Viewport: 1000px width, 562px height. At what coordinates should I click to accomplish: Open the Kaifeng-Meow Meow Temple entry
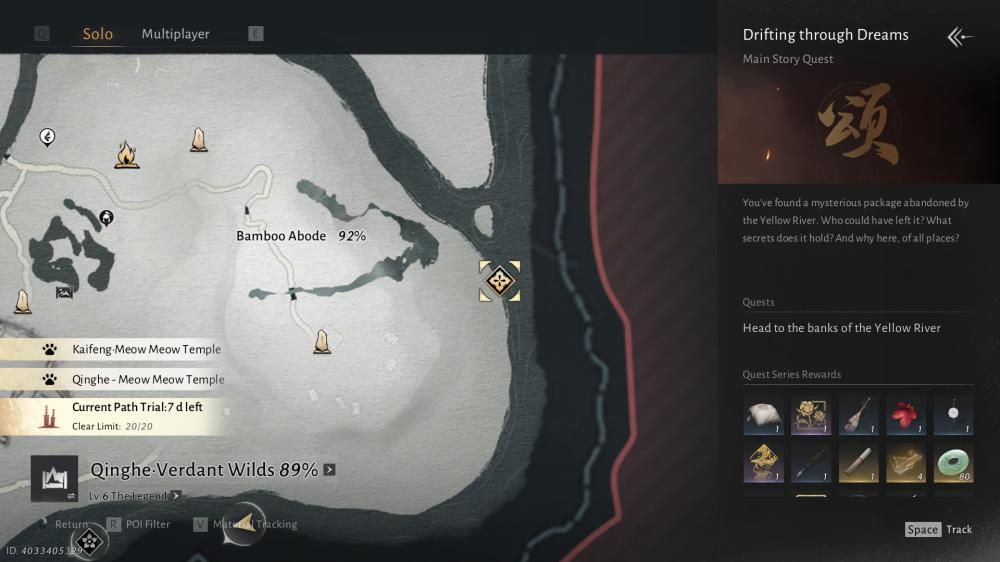pyautogui.click(x=146, y=349)
